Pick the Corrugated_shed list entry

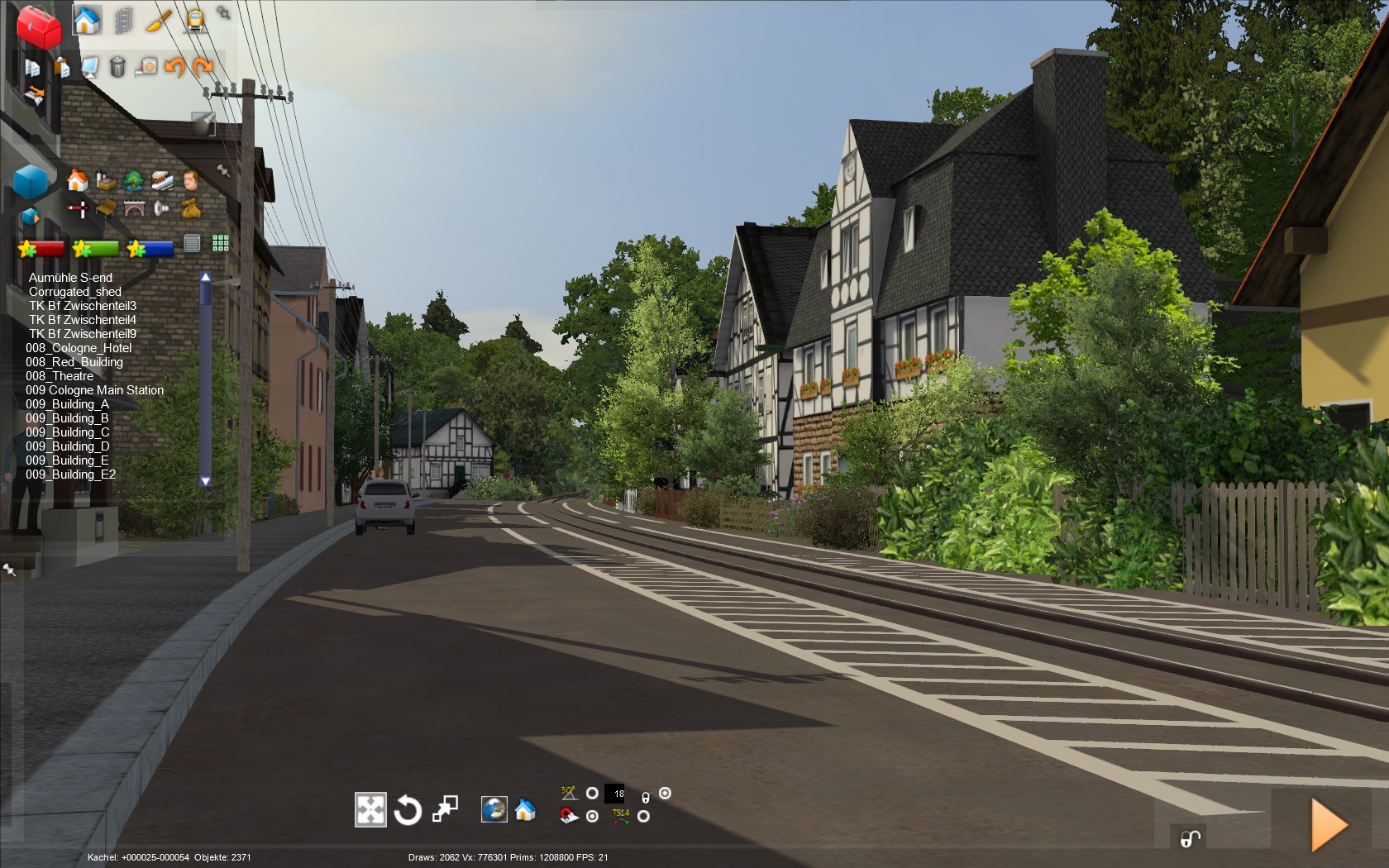click(75, 292)
